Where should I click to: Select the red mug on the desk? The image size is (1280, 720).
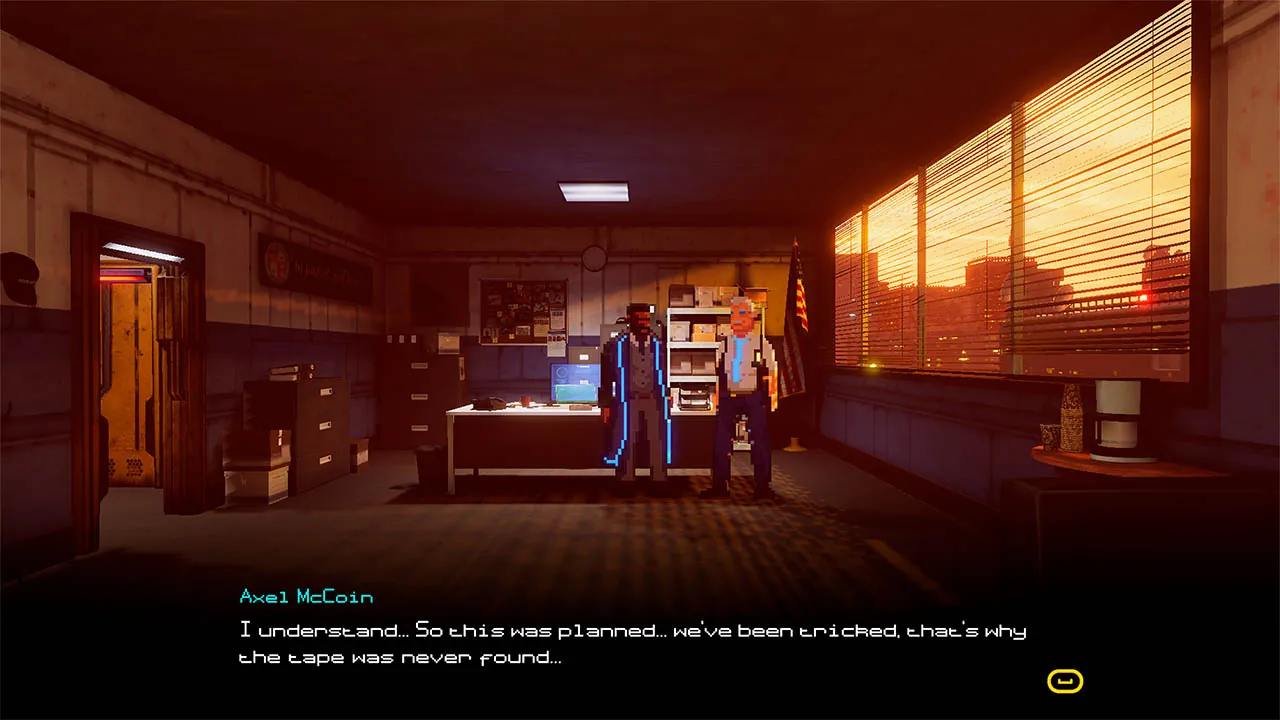pyautogui.click(x=527, y=398)
